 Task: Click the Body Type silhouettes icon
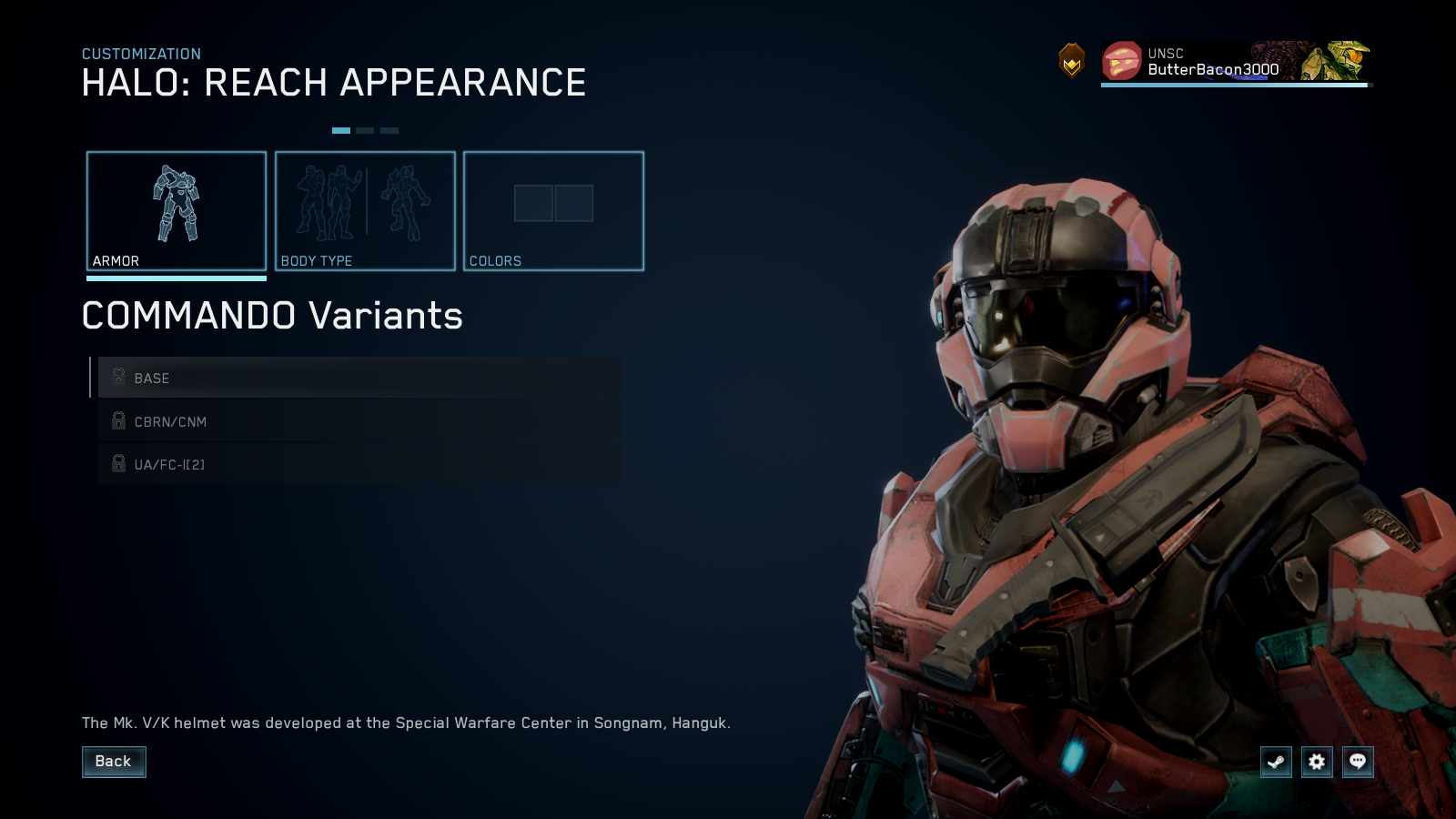[x=364, y=205]
